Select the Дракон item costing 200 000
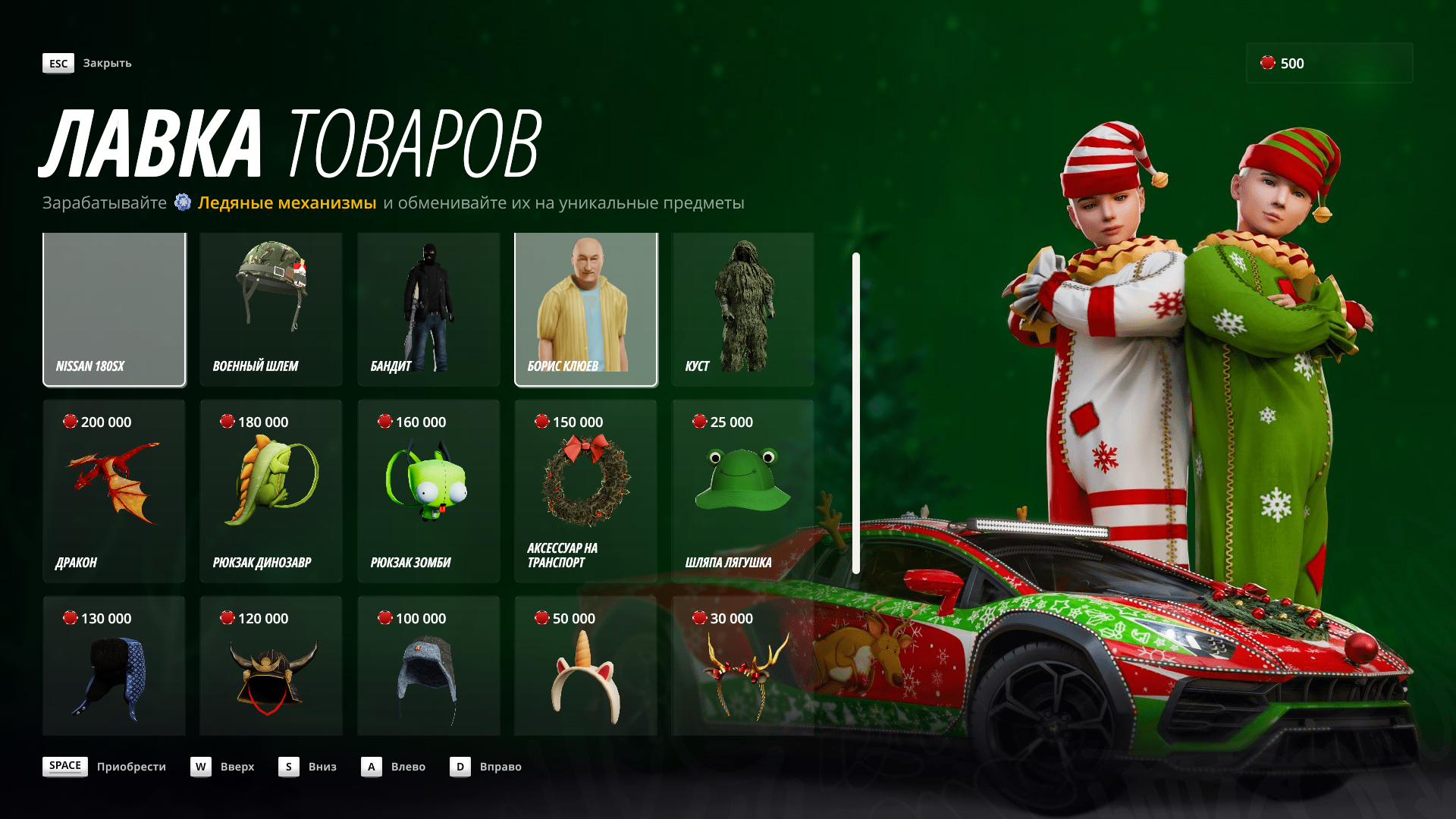This screenshot has width=1456, height=819. [114, 491]
